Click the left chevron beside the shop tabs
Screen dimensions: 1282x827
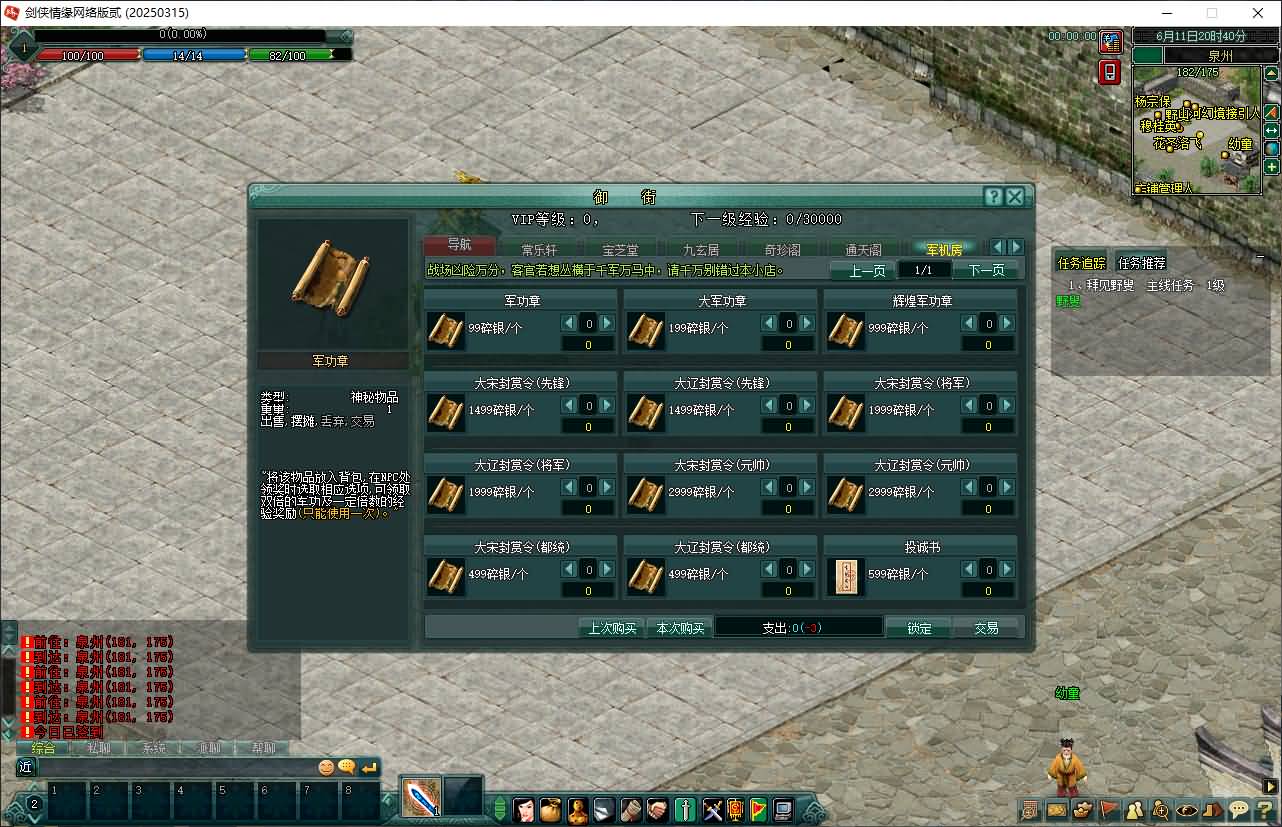click(997, 246)
